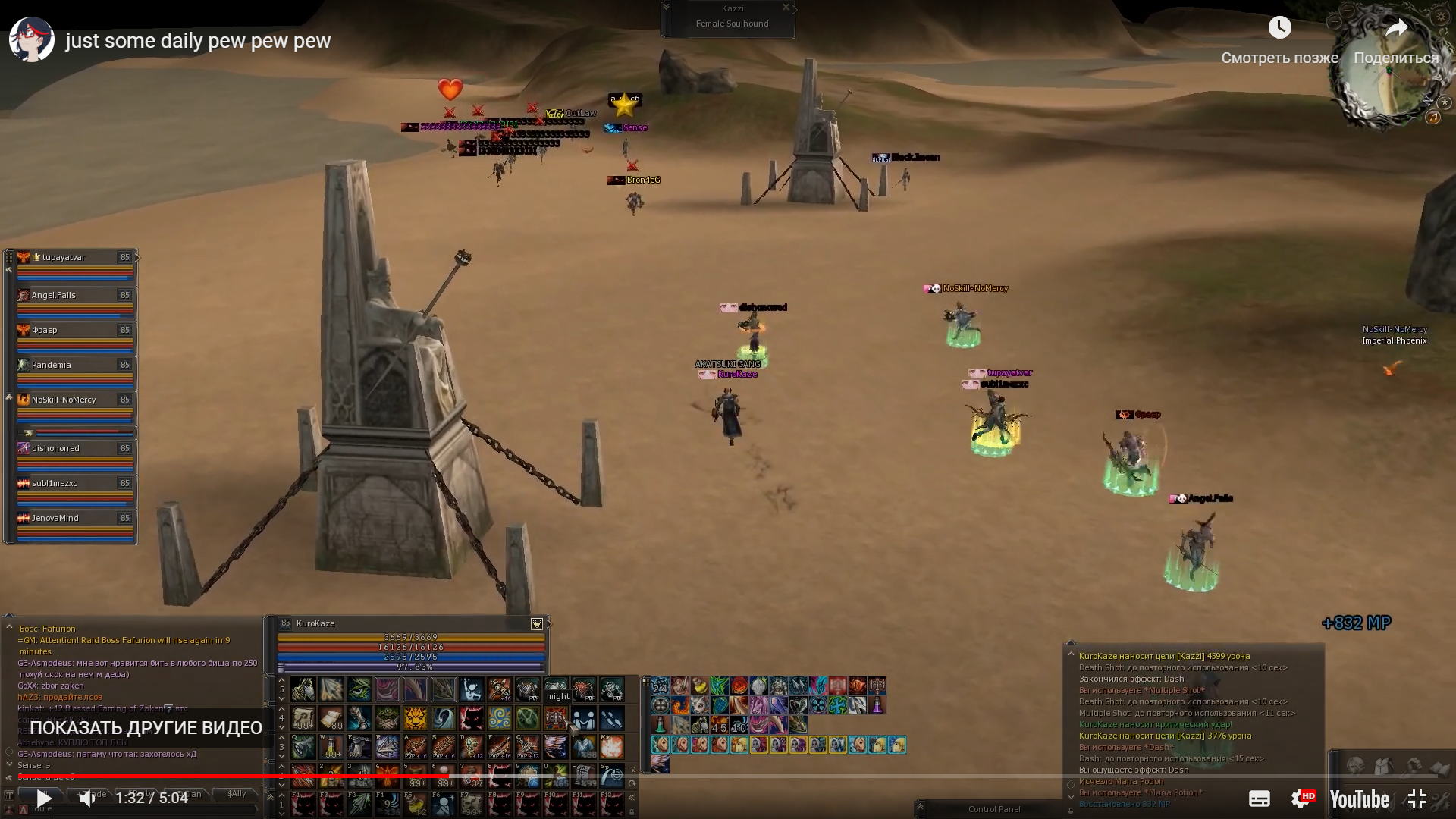
Task: Play the YouTube video
Action: pyautogui.click(x=44, y=798)
